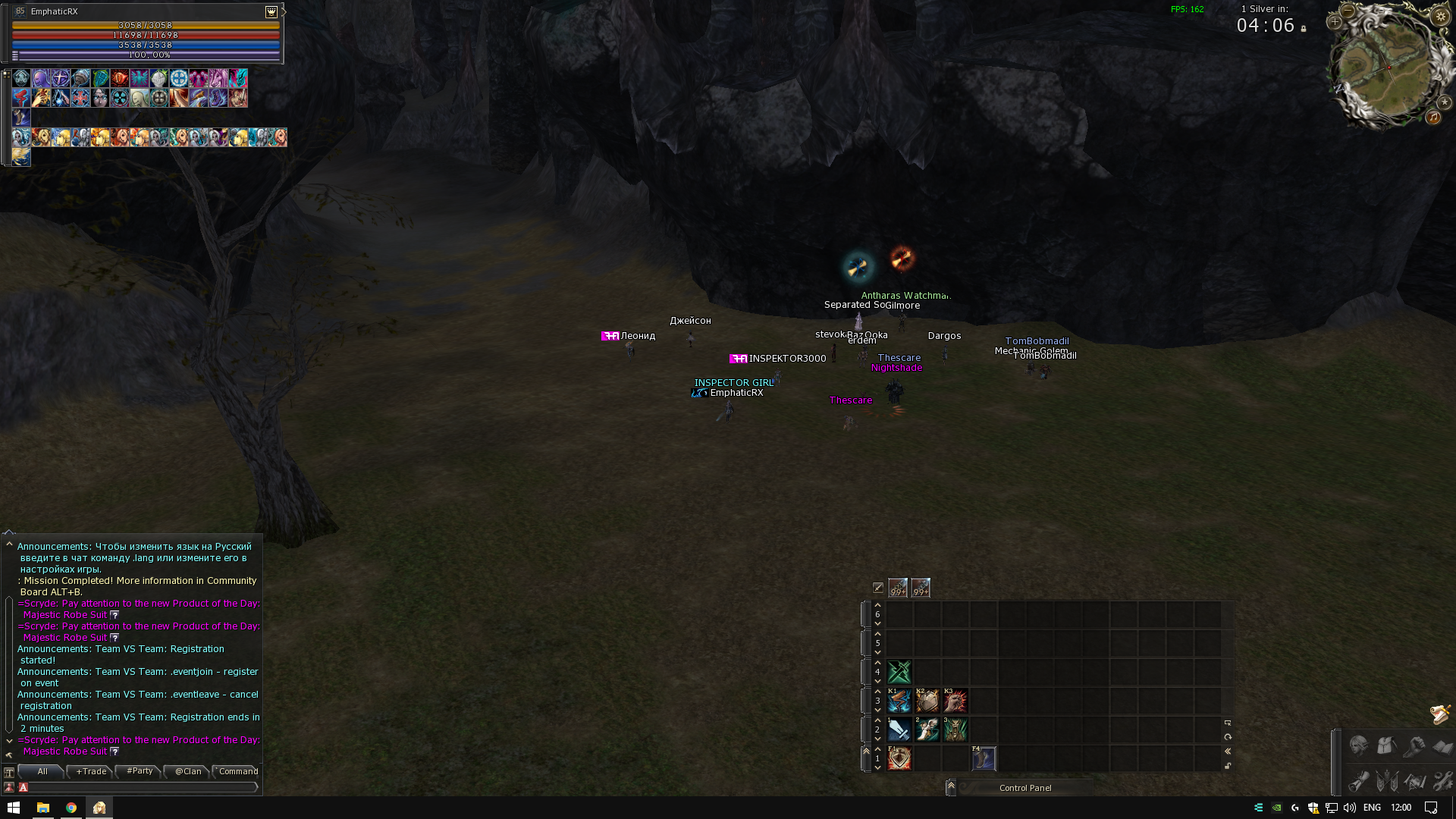Zoom out the minimap with the minus button
Screen dimensions: 1456x819
pyautogui.click(x=1348, y=11)
